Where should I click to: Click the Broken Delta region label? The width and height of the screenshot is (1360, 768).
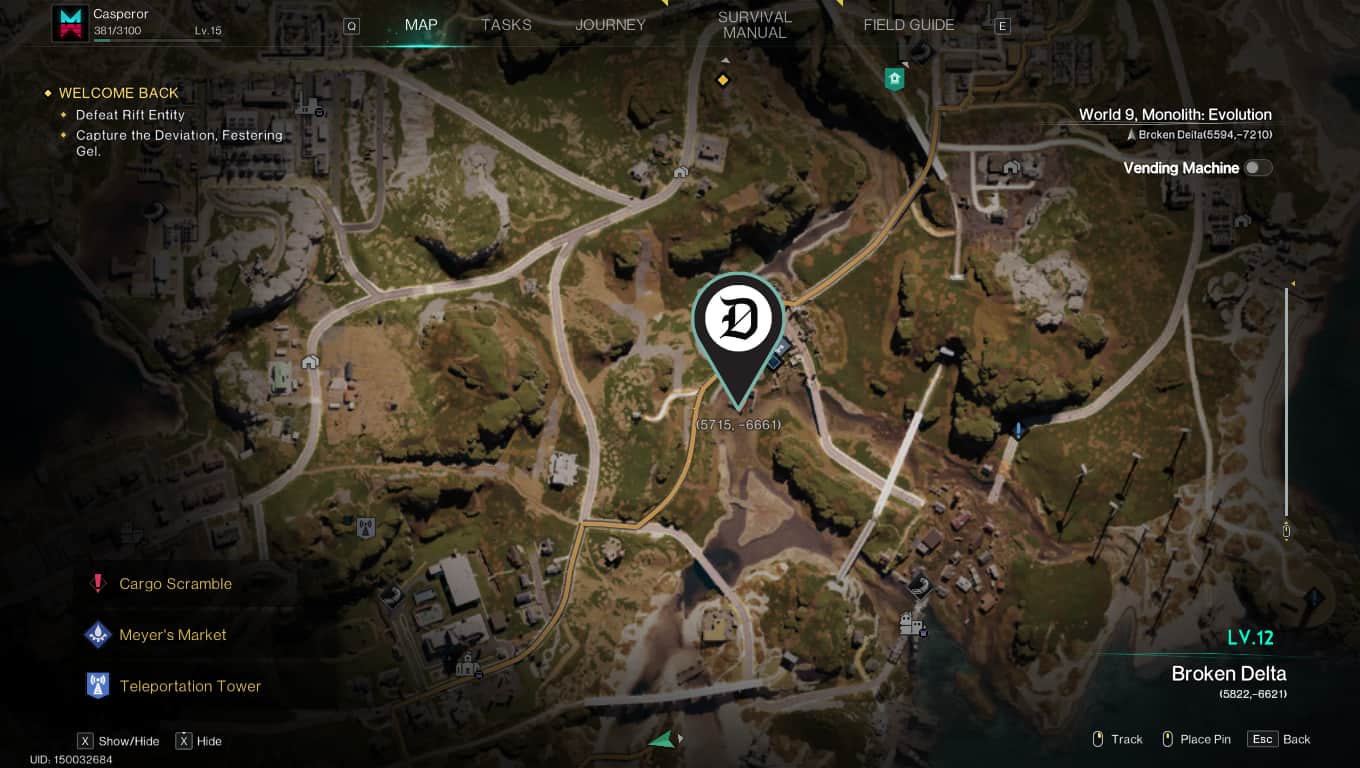tap(1228, 673)
